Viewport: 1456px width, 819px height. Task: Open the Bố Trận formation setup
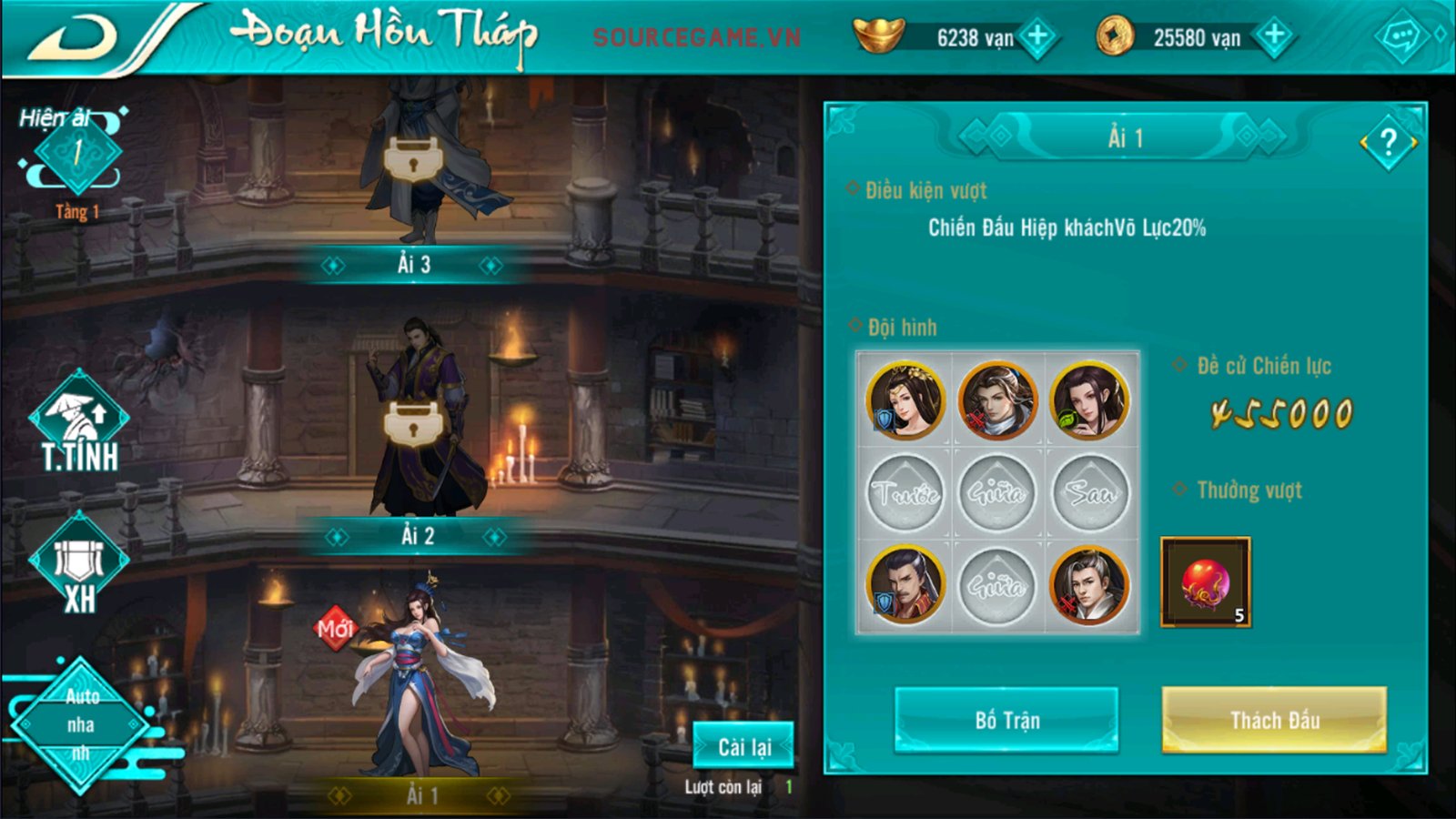(1006, 720)
